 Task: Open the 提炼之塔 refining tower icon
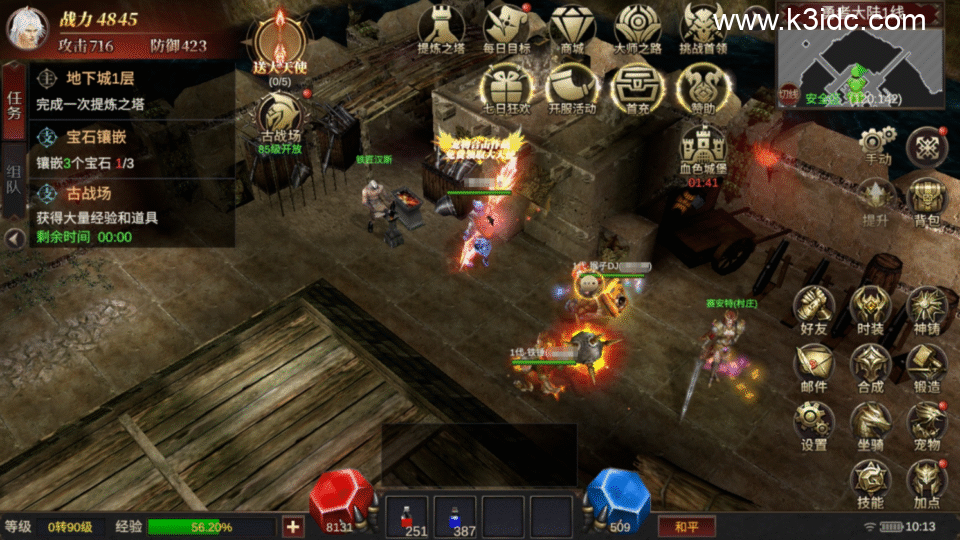(441, 26)
